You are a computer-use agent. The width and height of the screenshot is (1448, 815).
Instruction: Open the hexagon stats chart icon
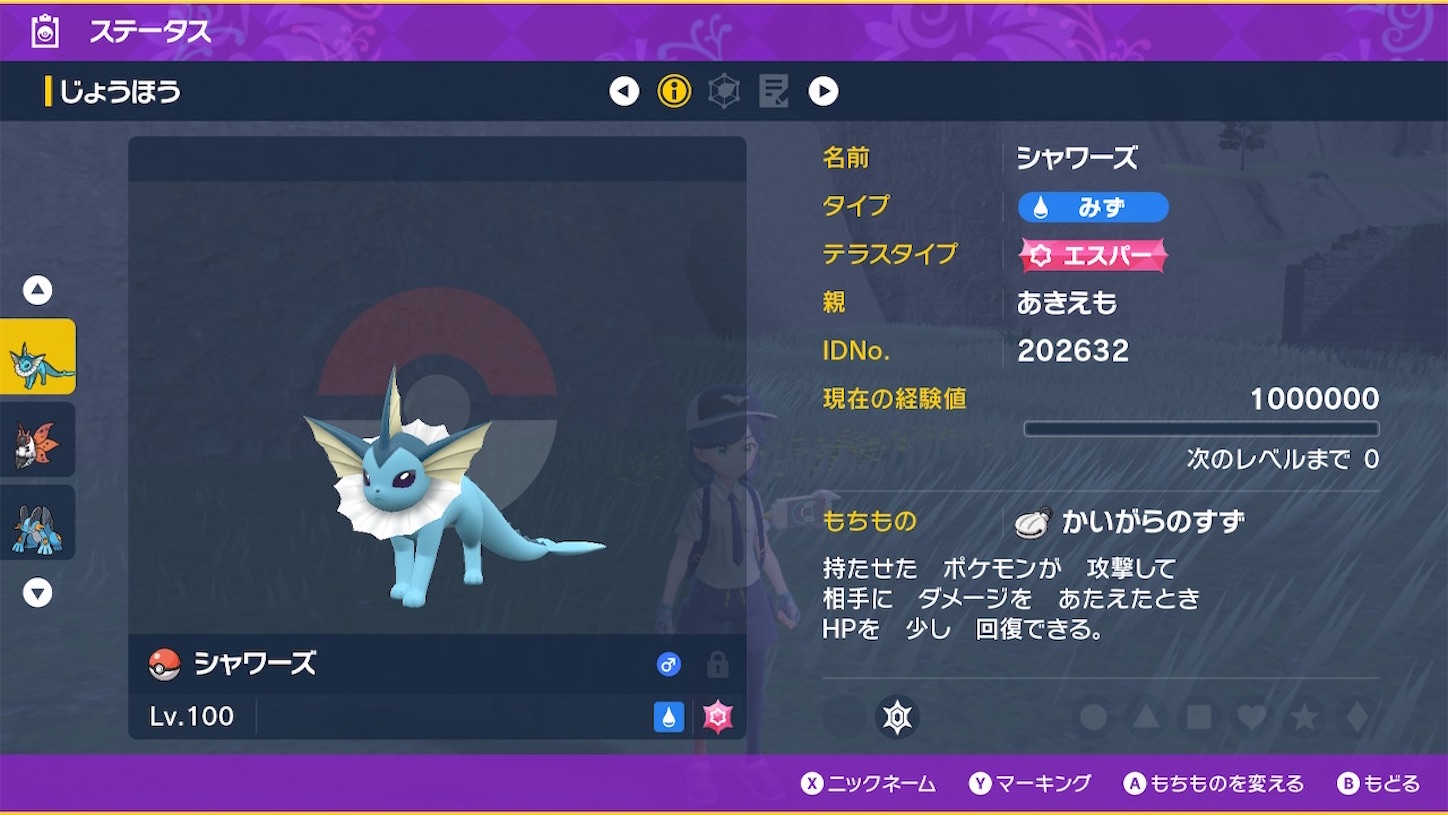[x=725, y=91]
